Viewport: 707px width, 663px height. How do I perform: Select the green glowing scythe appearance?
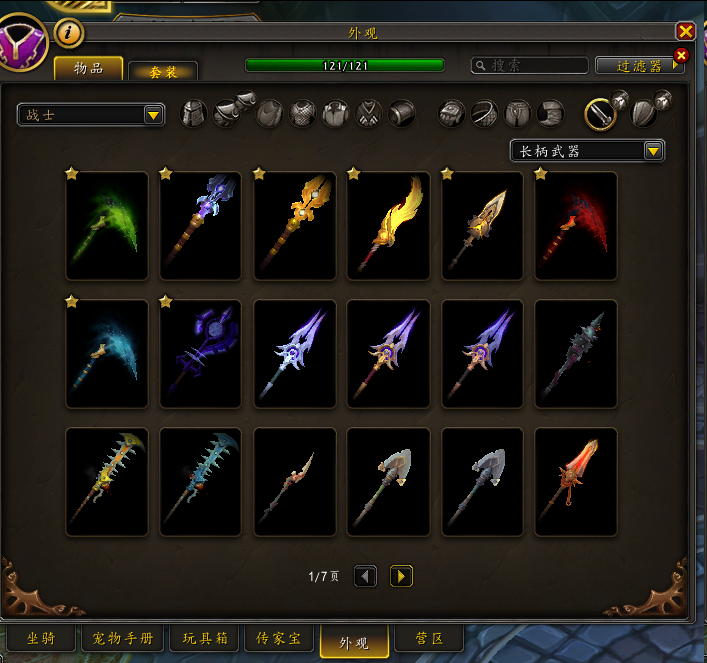coord(107,225)
